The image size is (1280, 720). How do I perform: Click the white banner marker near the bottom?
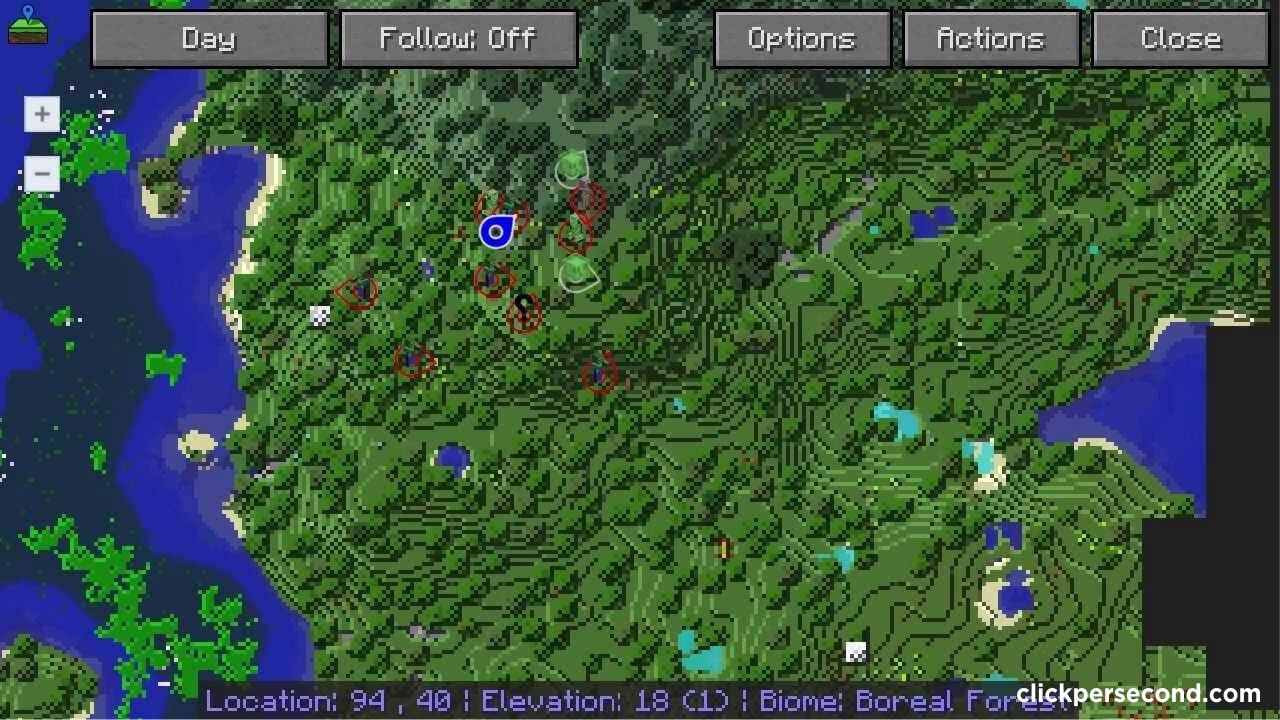tap(855, 650)
